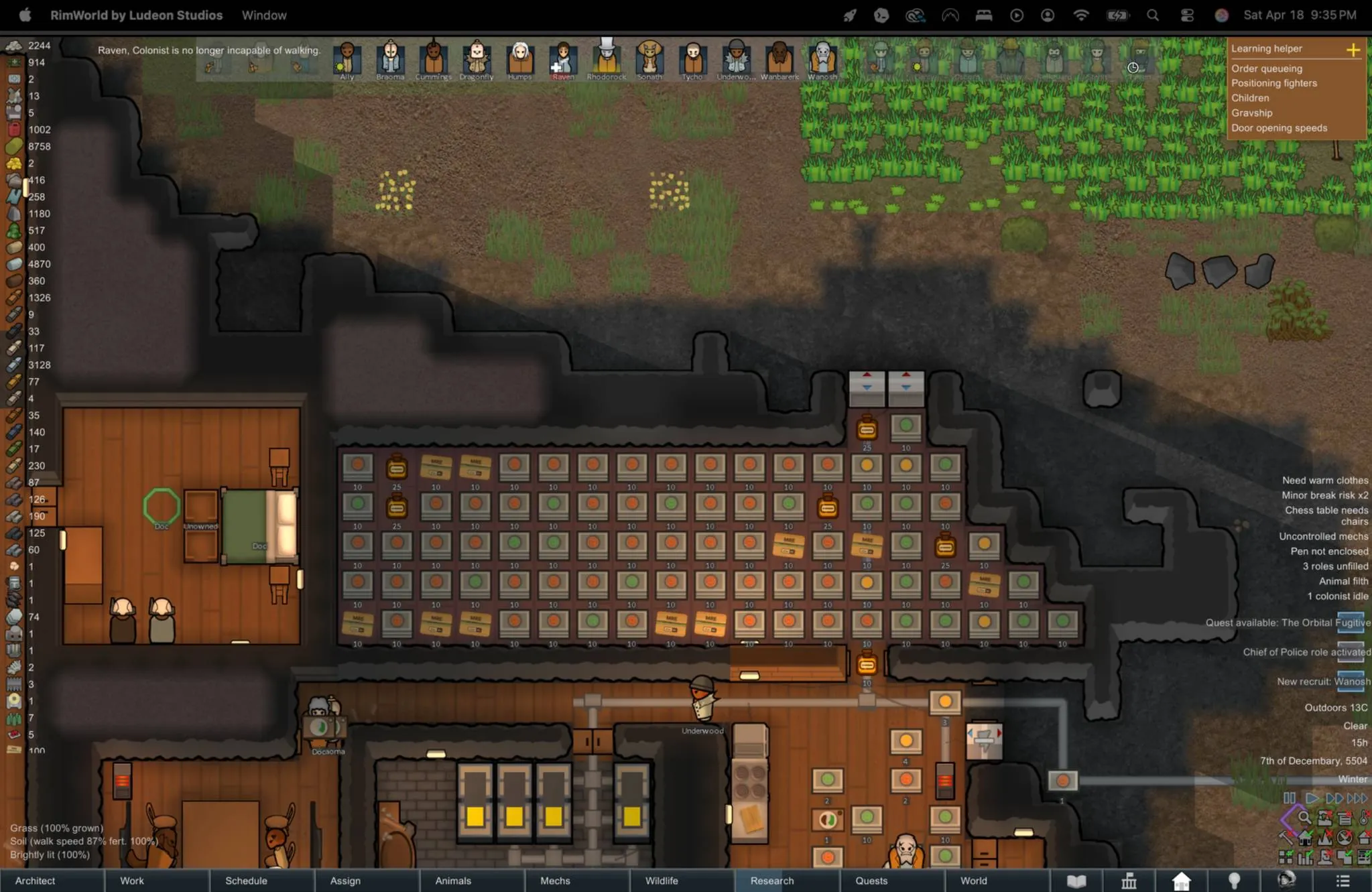
Task: View the Quests tab
Action: point(871,881)
